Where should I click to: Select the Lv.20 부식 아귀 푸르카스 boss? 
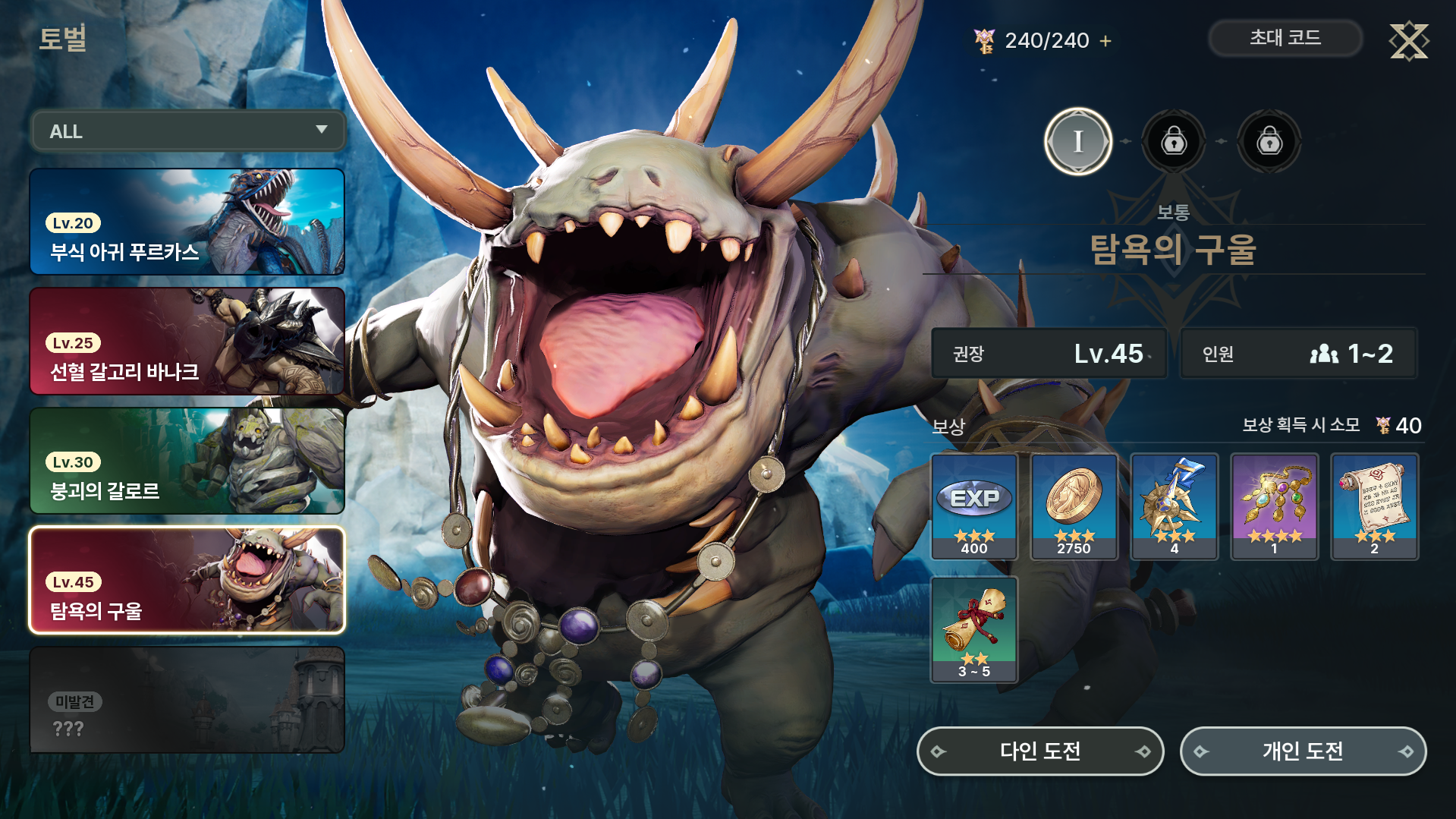[x=187, y=222]
